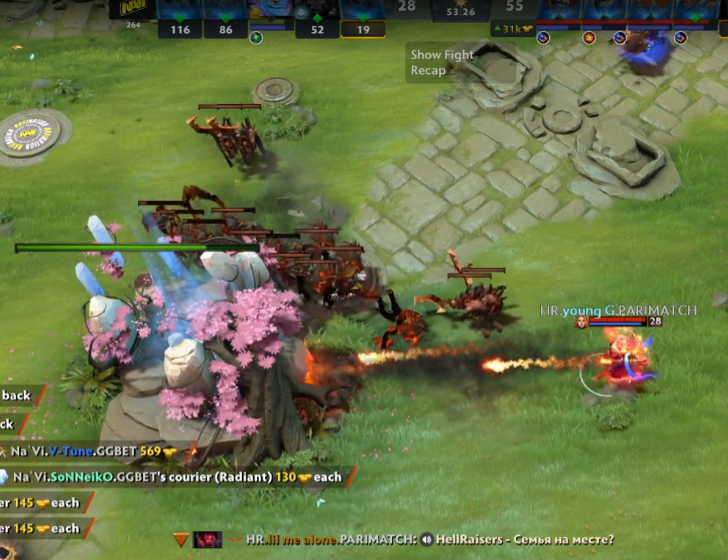This screenshot has height=560, width=728.
Task: Click the Na'Vi team logo in top bar
Action: (x=133, y=8)
